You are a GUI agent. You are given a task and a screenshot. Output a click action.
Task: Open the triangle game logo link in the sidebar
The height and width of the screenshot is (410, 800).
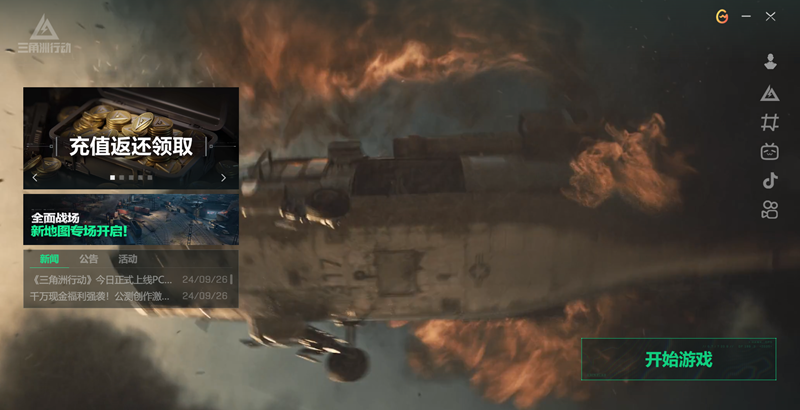(770, 93)
